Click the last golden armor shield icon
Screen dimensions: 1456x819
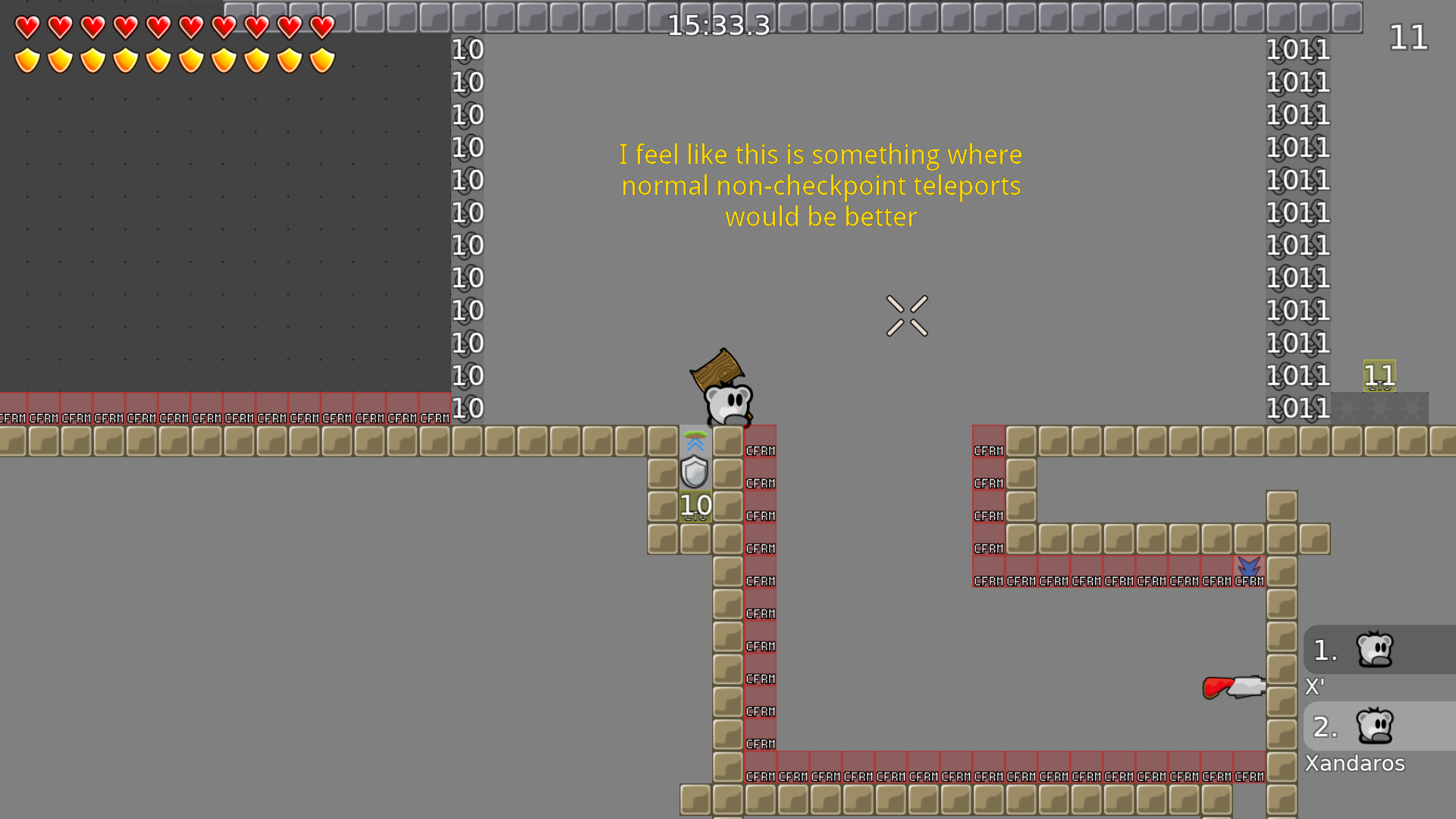pos(322,58)
